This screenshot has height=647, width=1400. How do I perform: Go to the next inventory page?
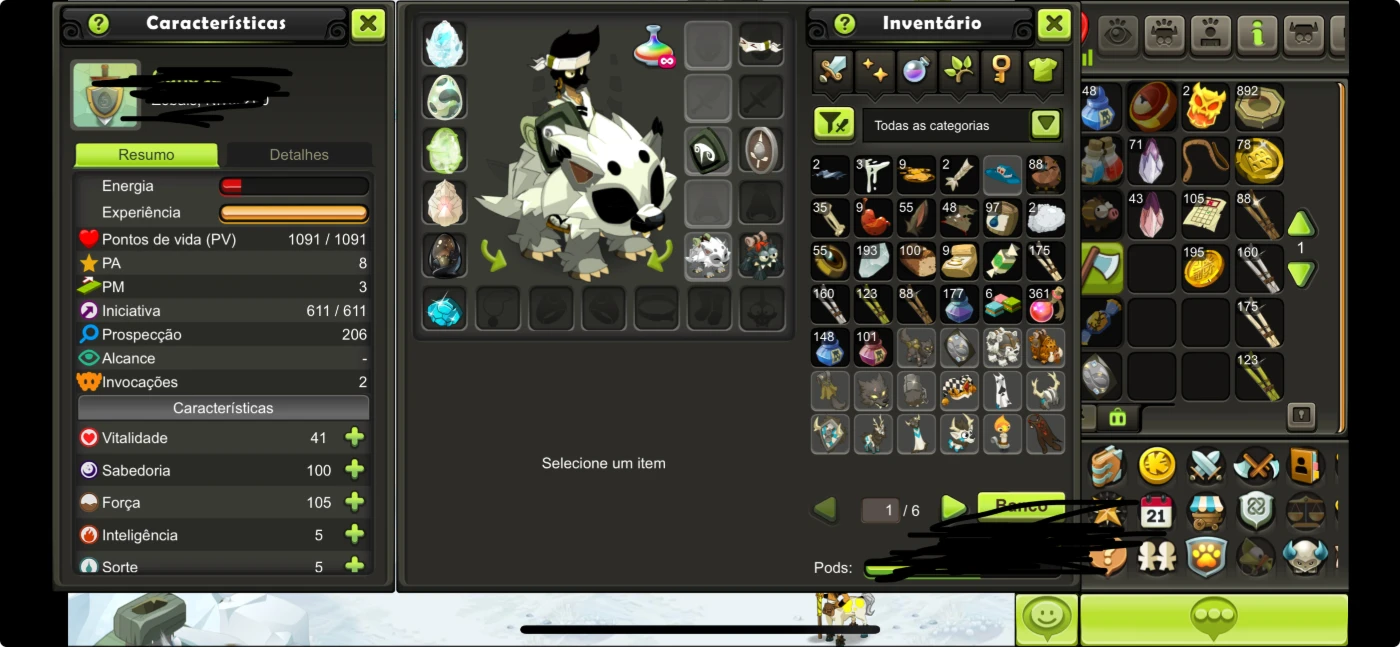[x=954, y=509]
